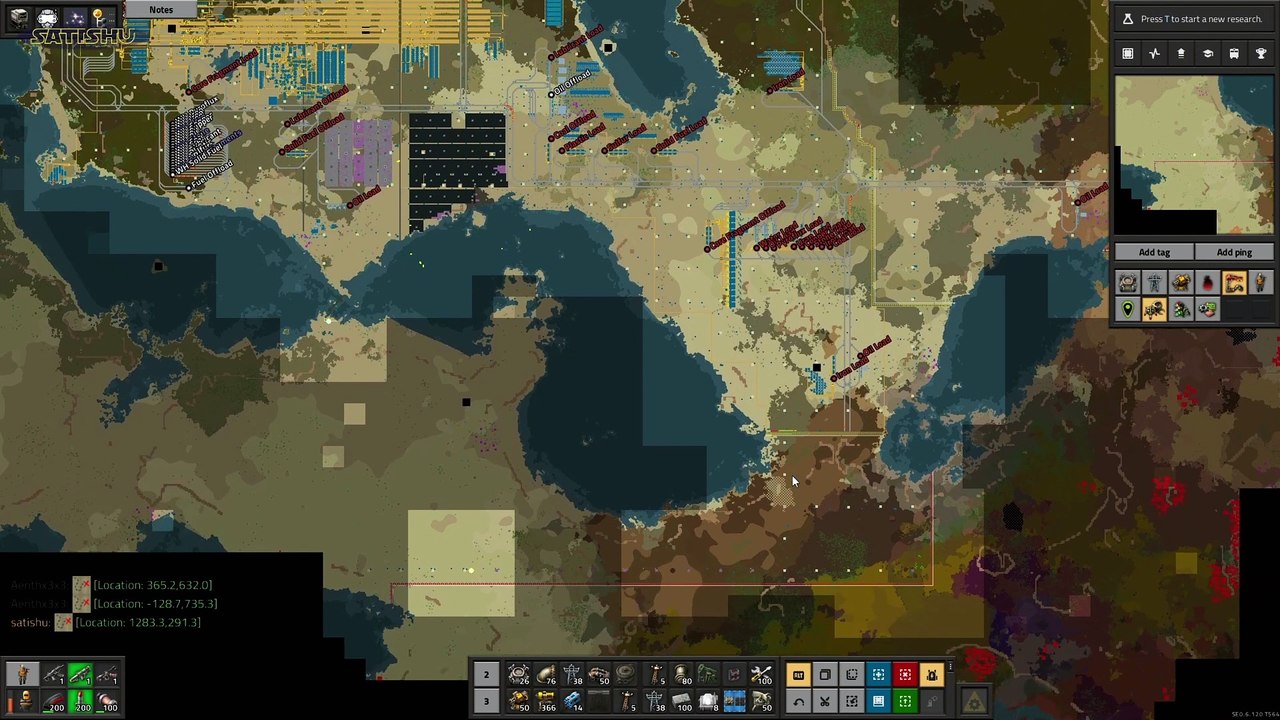Activate the red deconstruction planner shortcut

905,675
